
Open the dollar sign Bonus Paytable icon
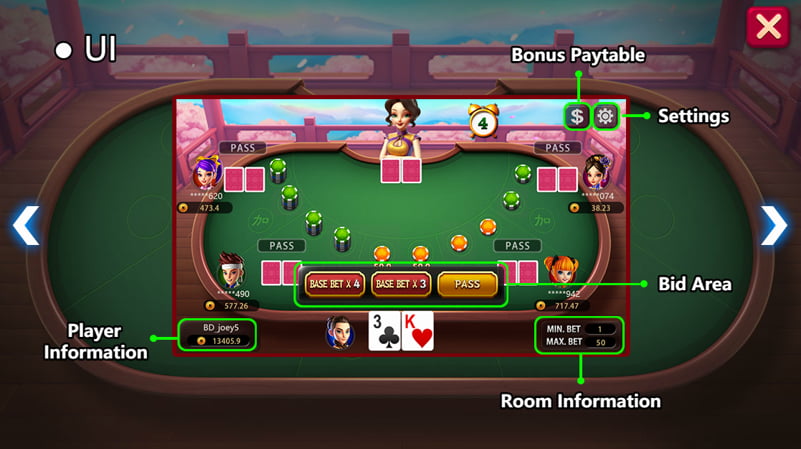pos(577,117)
